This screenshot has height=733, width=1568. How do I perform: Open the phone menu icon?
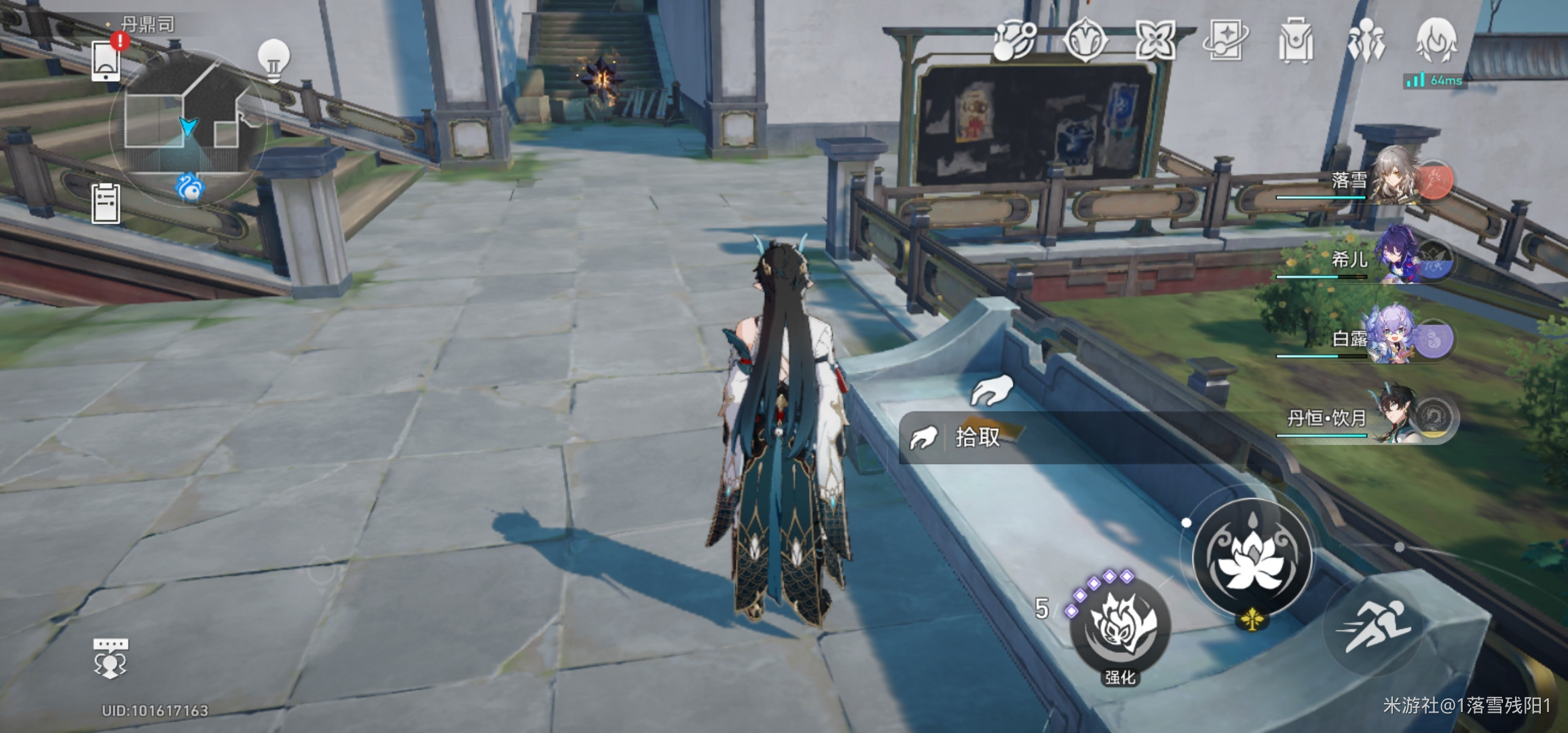pos(106,60)
